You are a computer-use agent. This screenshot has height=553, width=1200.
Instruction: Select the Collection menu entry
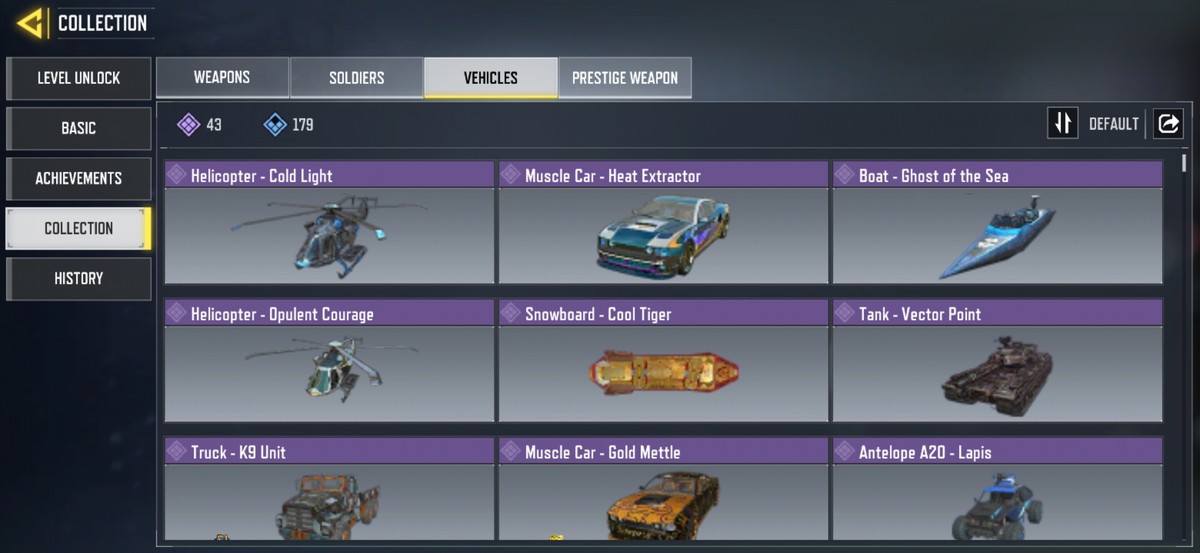(78, 228)
